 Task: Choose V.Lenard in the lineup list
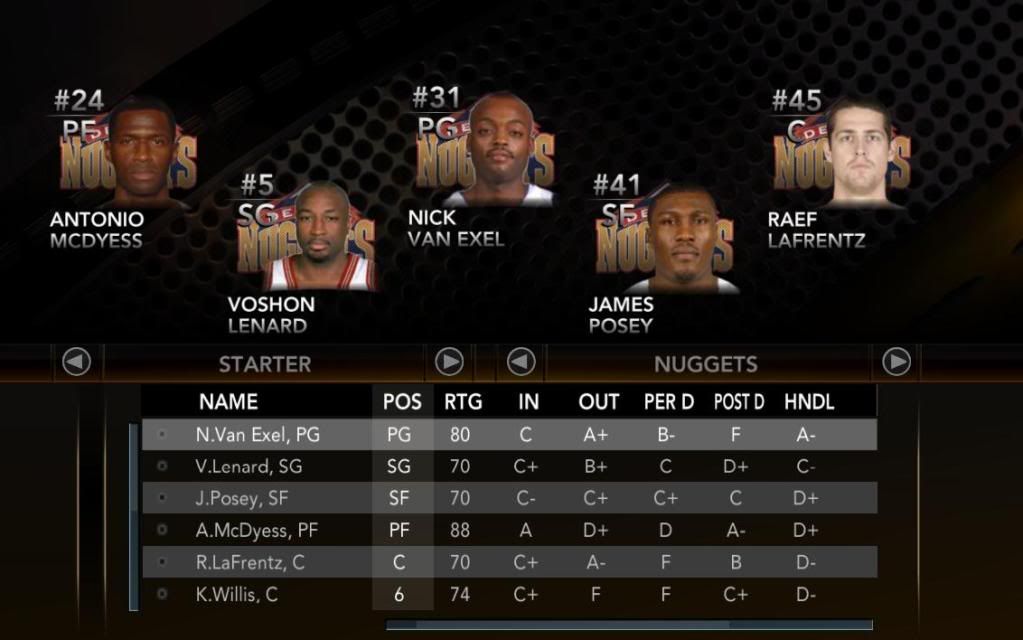tap(510, 467)
